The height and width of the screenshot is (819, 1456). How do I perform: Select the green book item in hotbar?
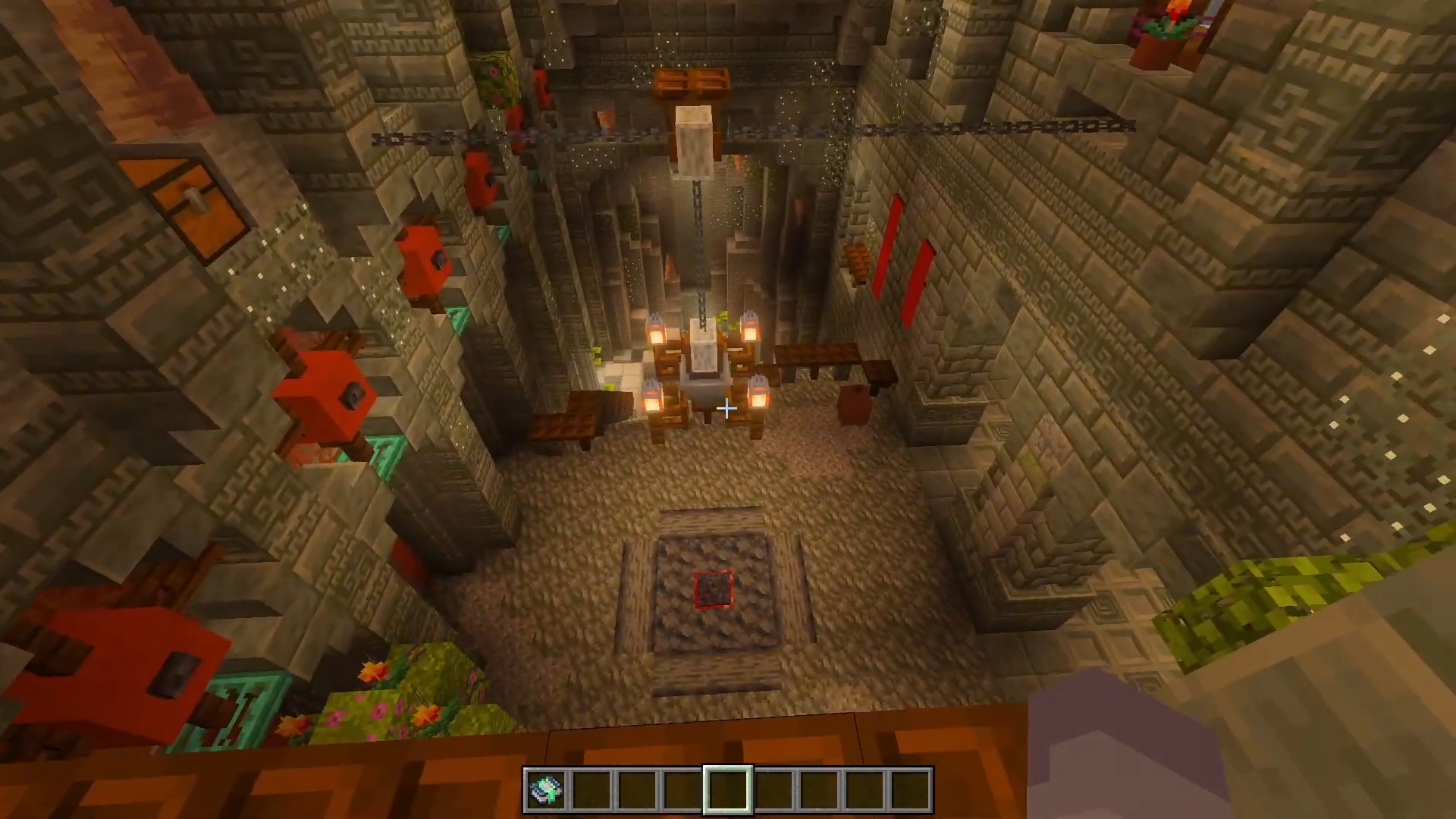pos(547,790)
